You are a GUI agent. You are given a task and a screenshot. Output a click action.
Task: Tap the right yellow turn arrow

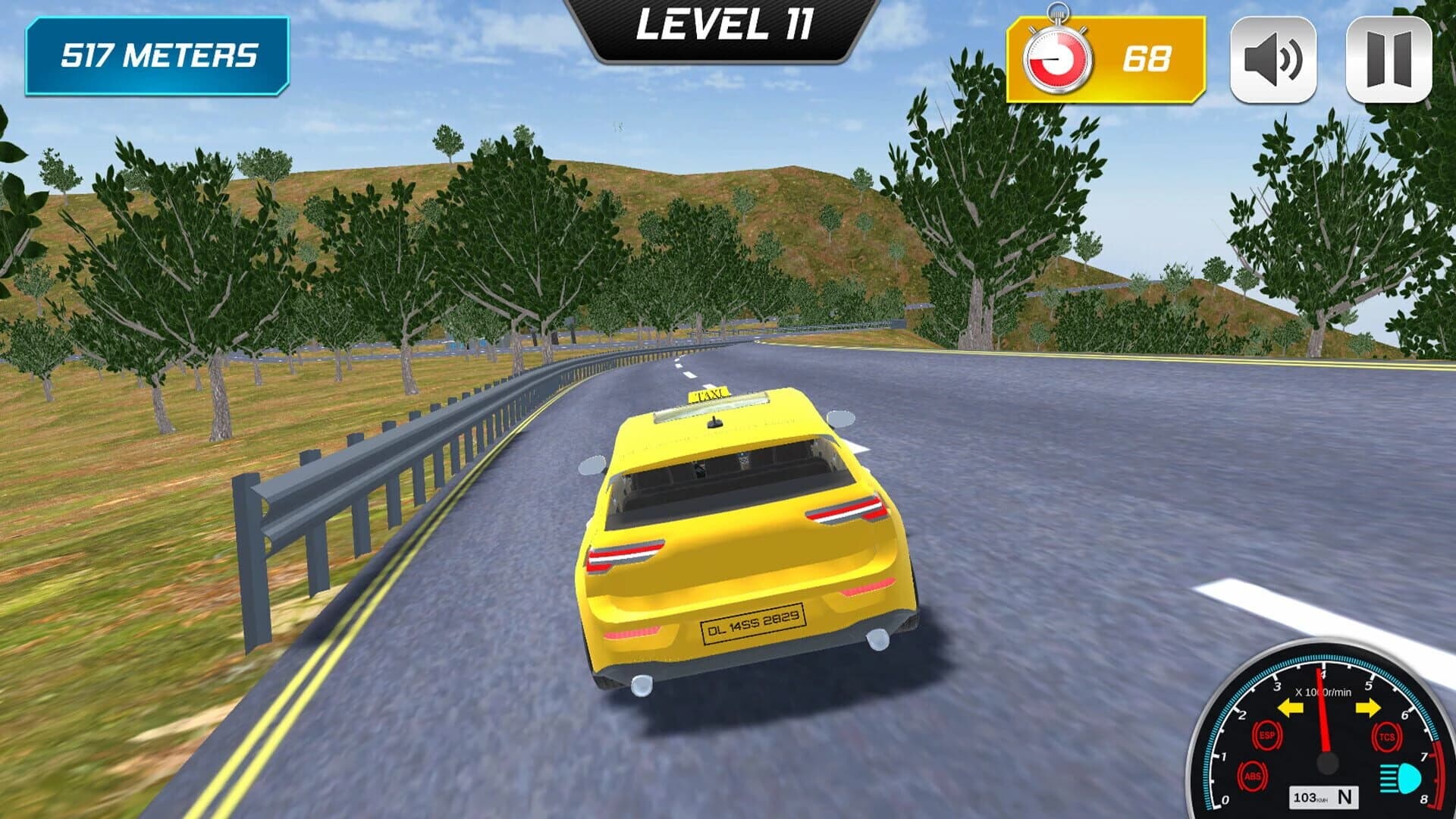click(1367, 707)
